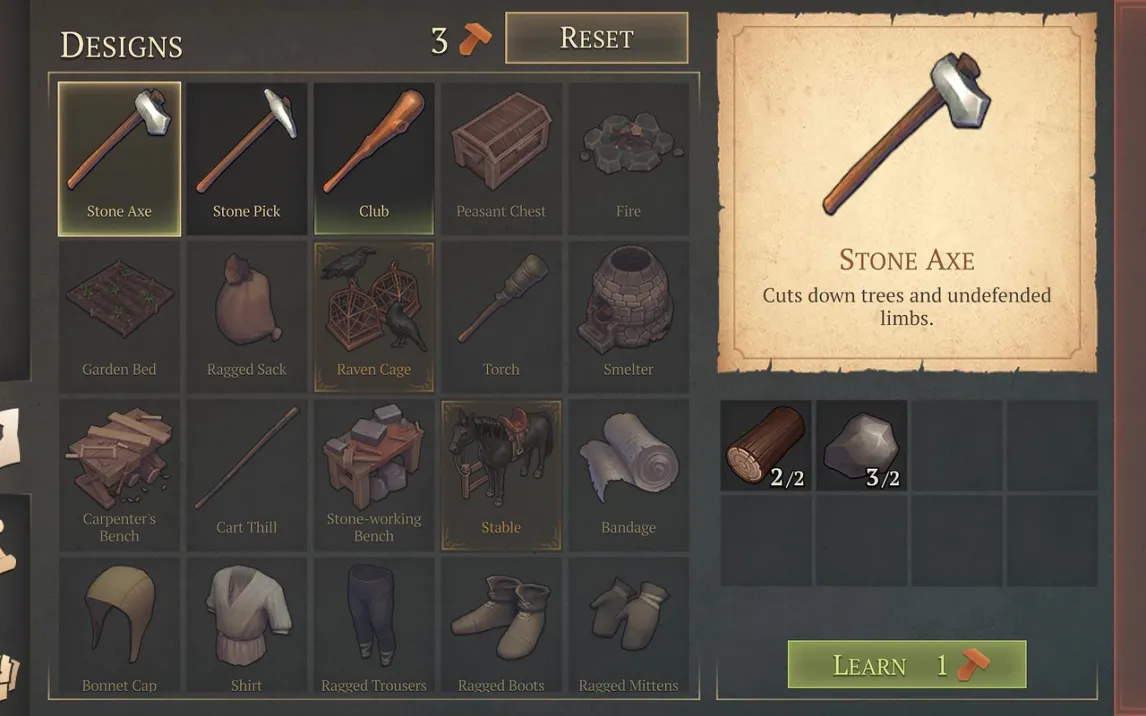Choose the Raven Cage design

point(374,316)
